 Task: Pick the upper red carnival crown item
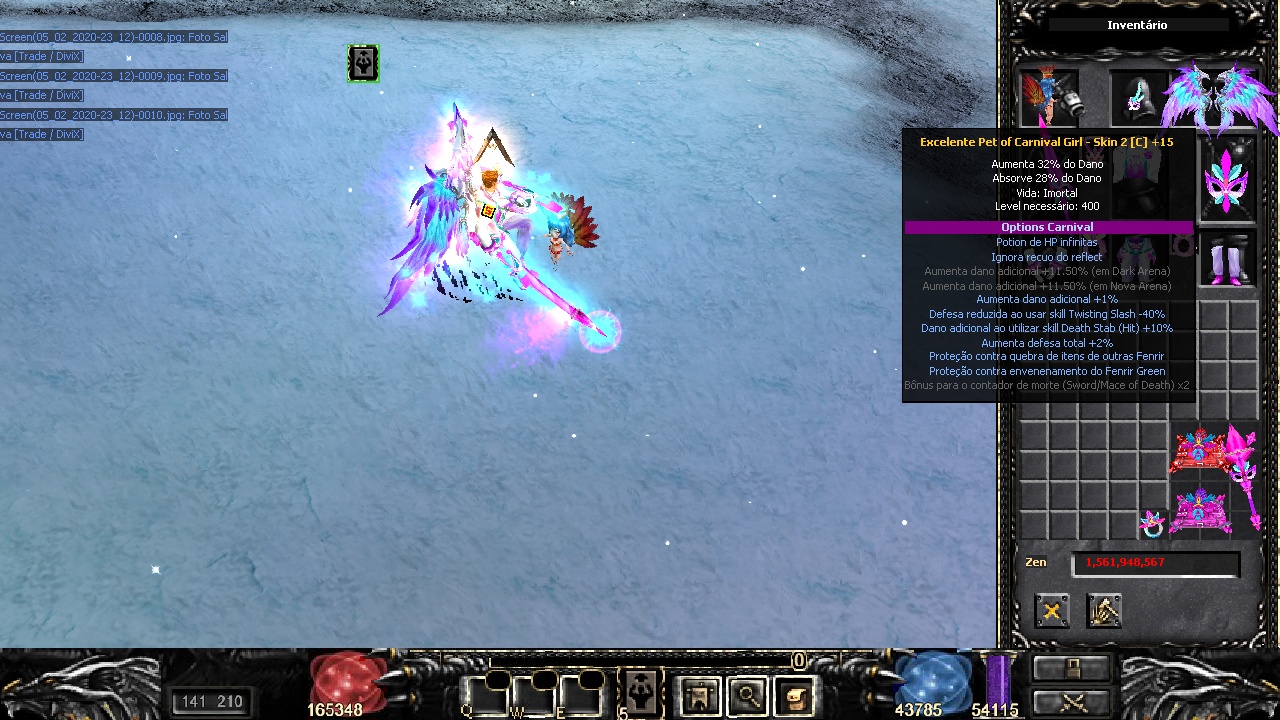(x=1198, y=453)
